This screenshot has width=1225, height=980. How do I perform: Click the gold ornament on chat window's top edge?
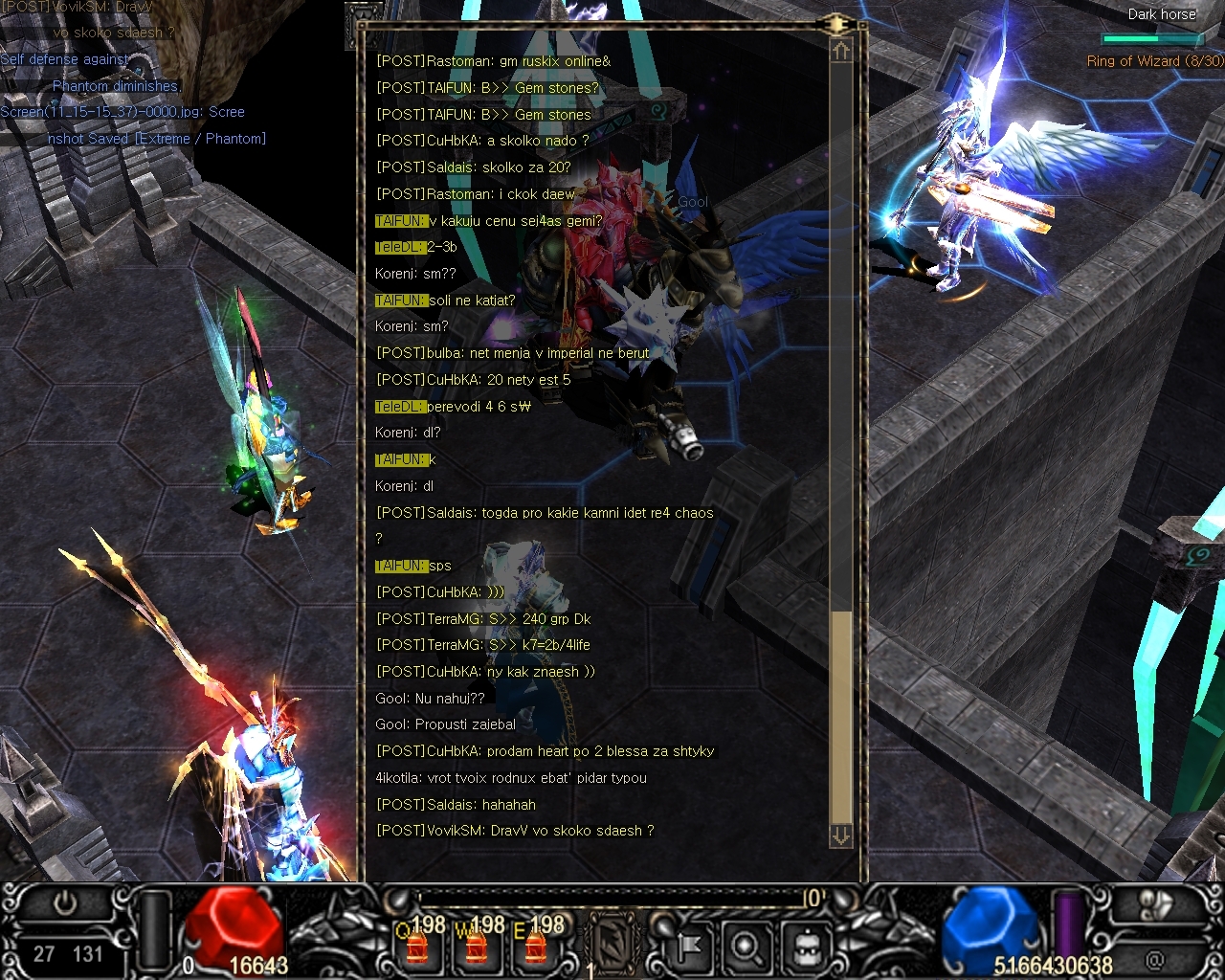[836, 23]
